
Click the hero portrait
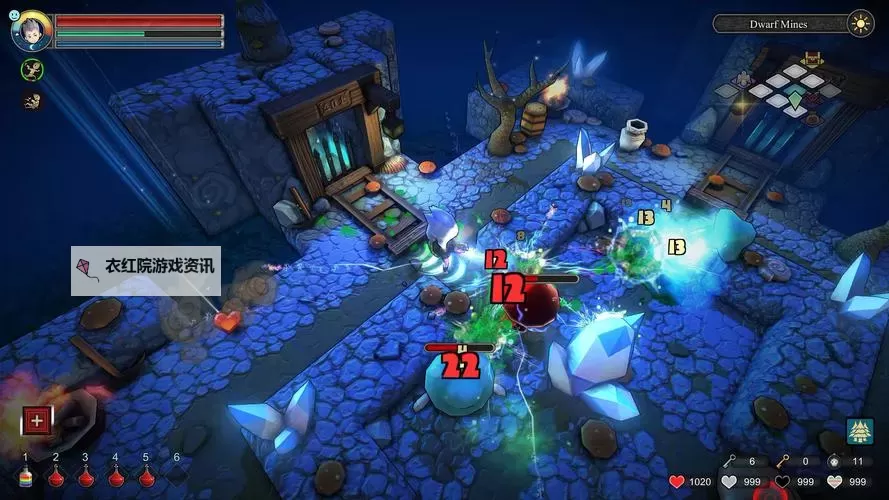coord(30,31)
